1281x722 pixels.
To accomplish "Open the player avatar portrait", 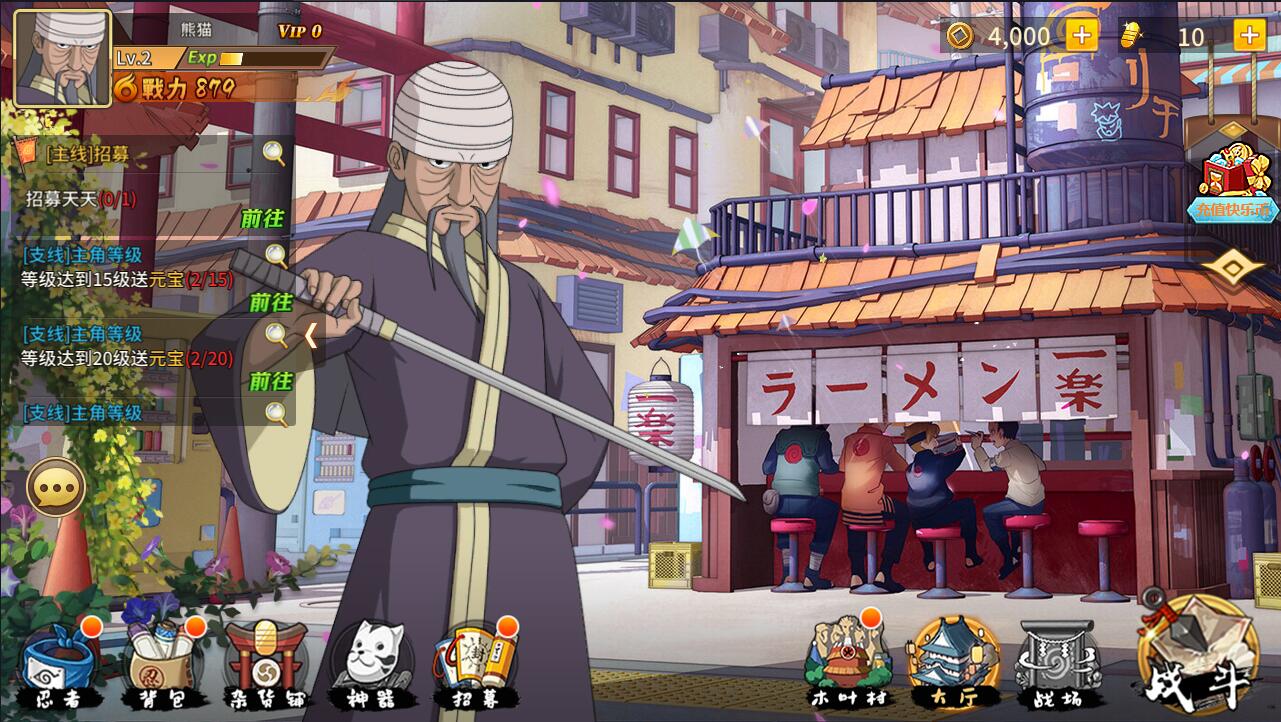I will click(x=62, y=57).
